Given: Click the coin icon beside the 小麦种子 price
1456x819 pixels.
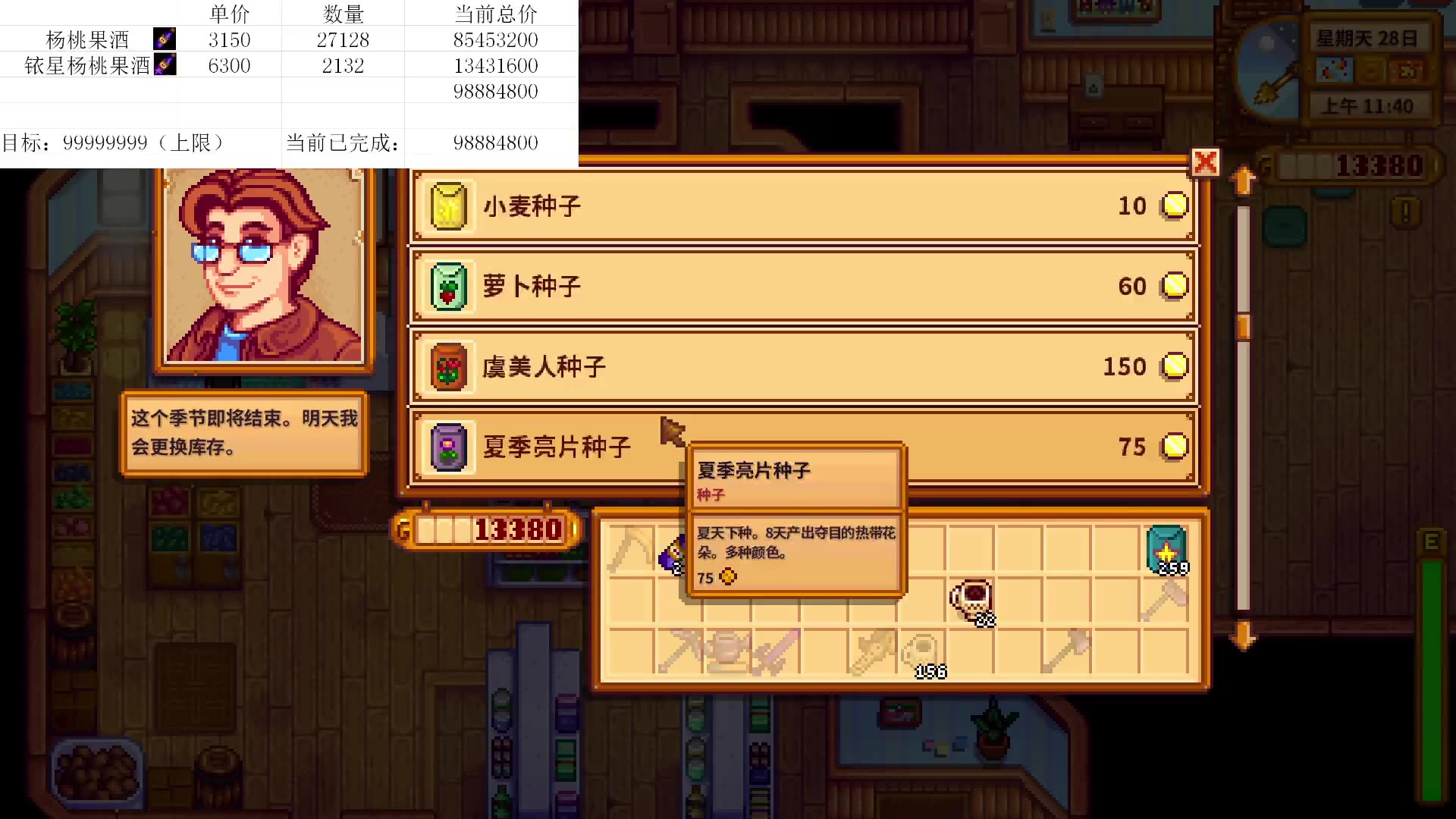Looking at the screenshot, I should click(1175, 206).
